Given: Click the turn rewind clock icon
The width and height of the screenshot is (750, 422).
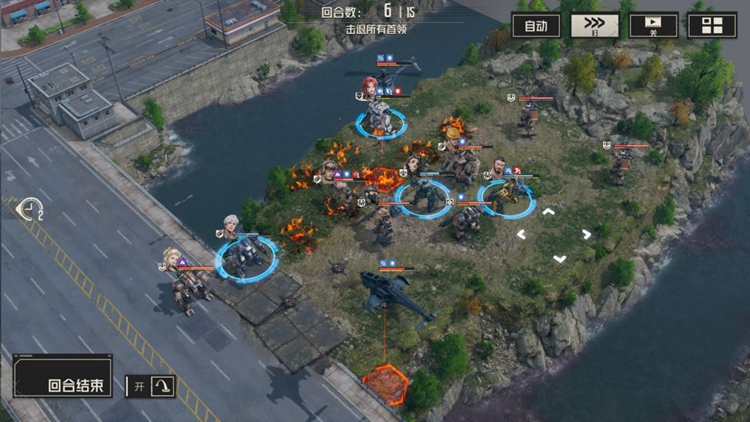Looking at the screenshot, I should coord(30,209).
